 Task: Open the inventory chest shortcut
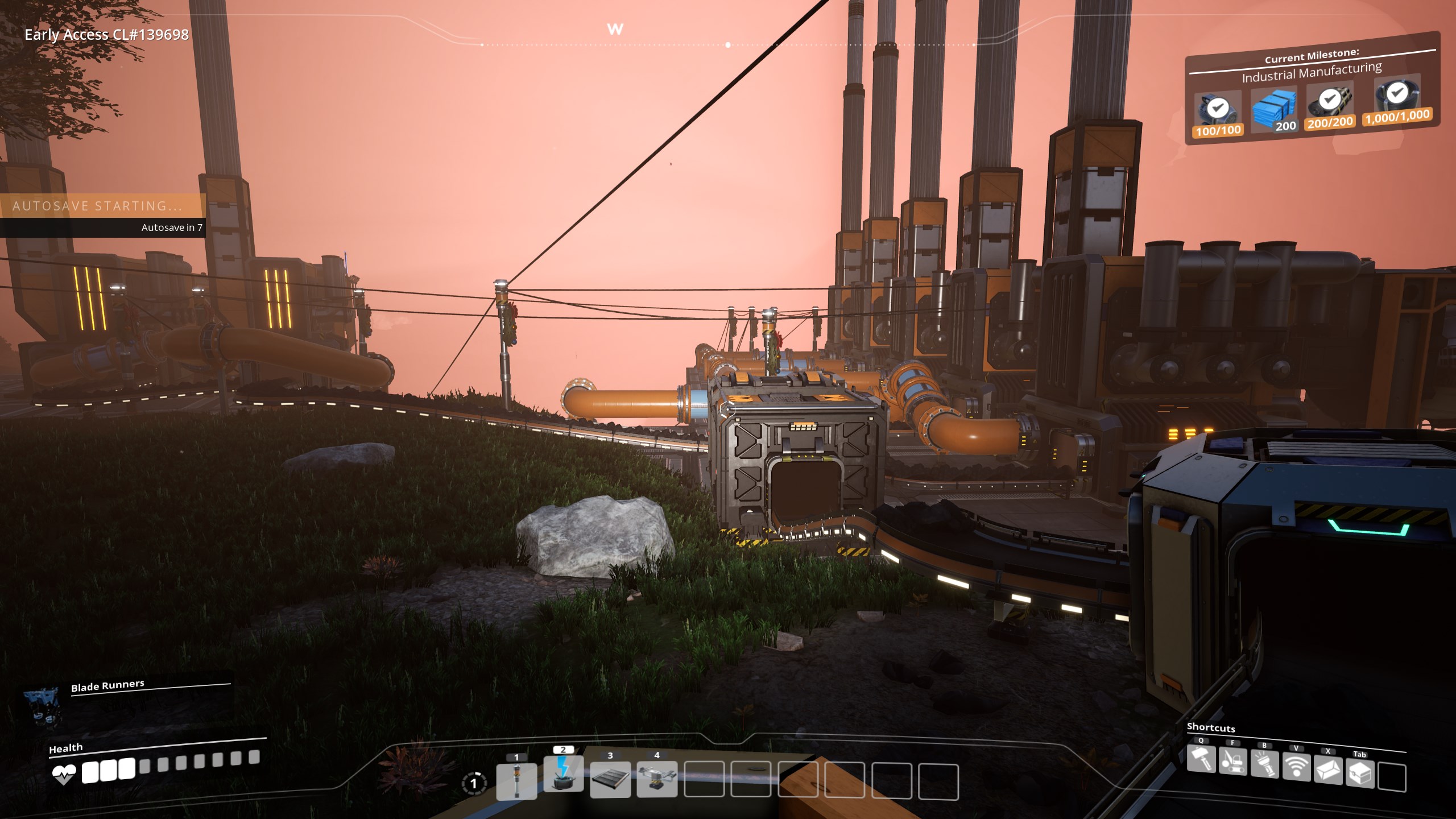[x=1360, y=773]
